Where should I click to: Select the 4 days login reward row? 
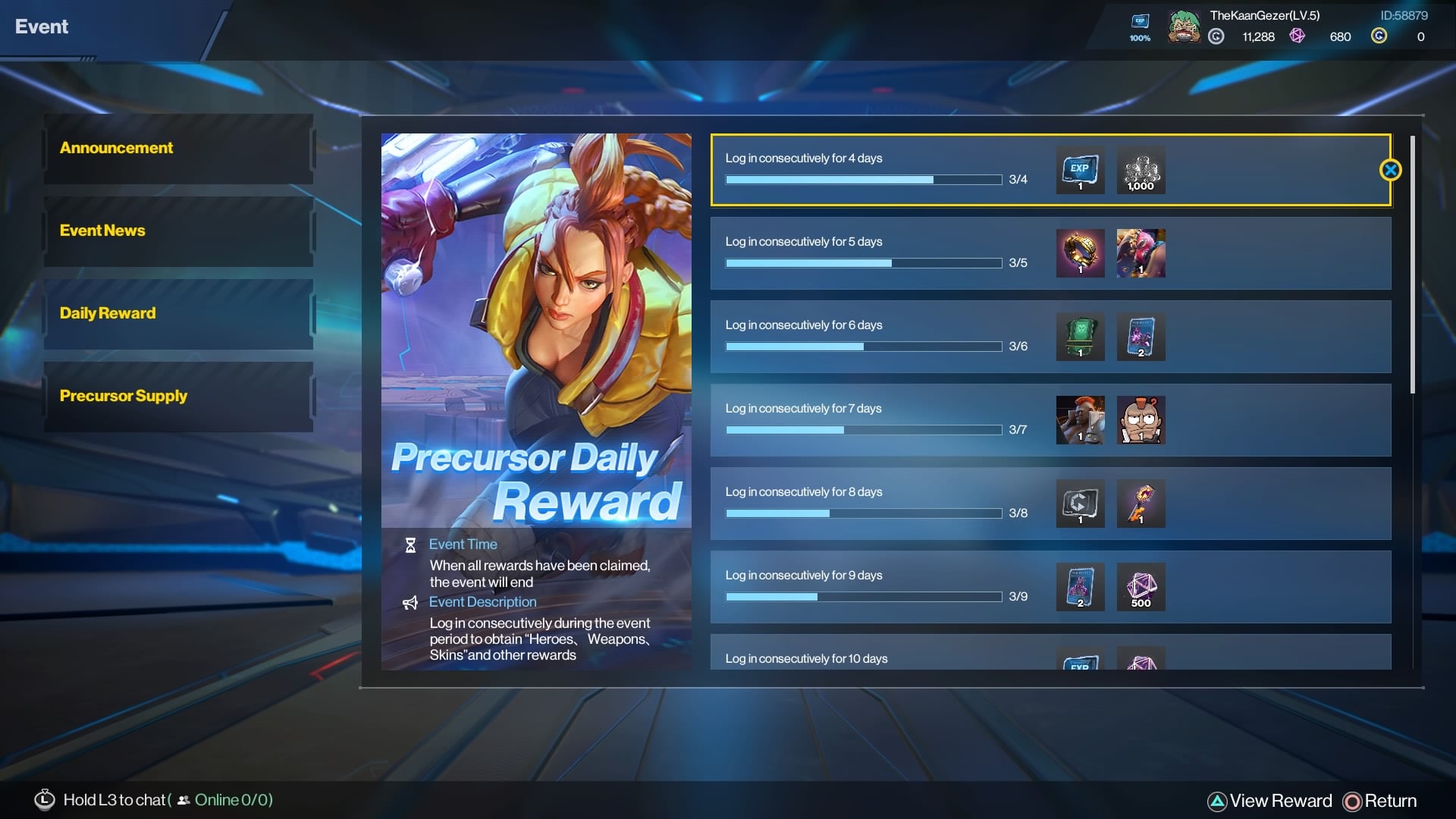tap(872, 170)
